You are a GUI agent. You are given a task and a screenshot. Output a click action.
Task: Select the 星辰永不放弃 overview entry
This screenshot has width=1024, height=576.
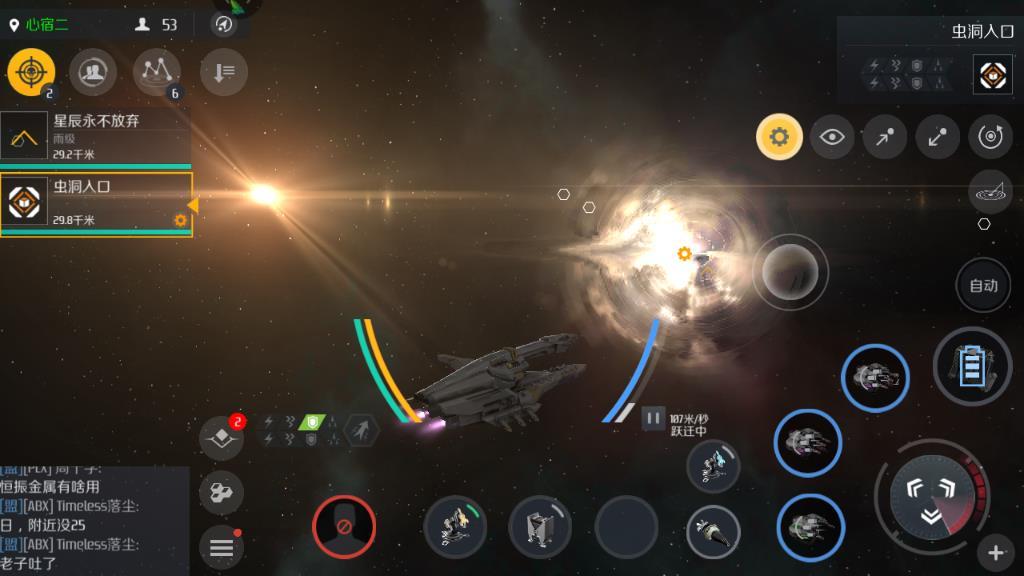click(x=96, y=136)
